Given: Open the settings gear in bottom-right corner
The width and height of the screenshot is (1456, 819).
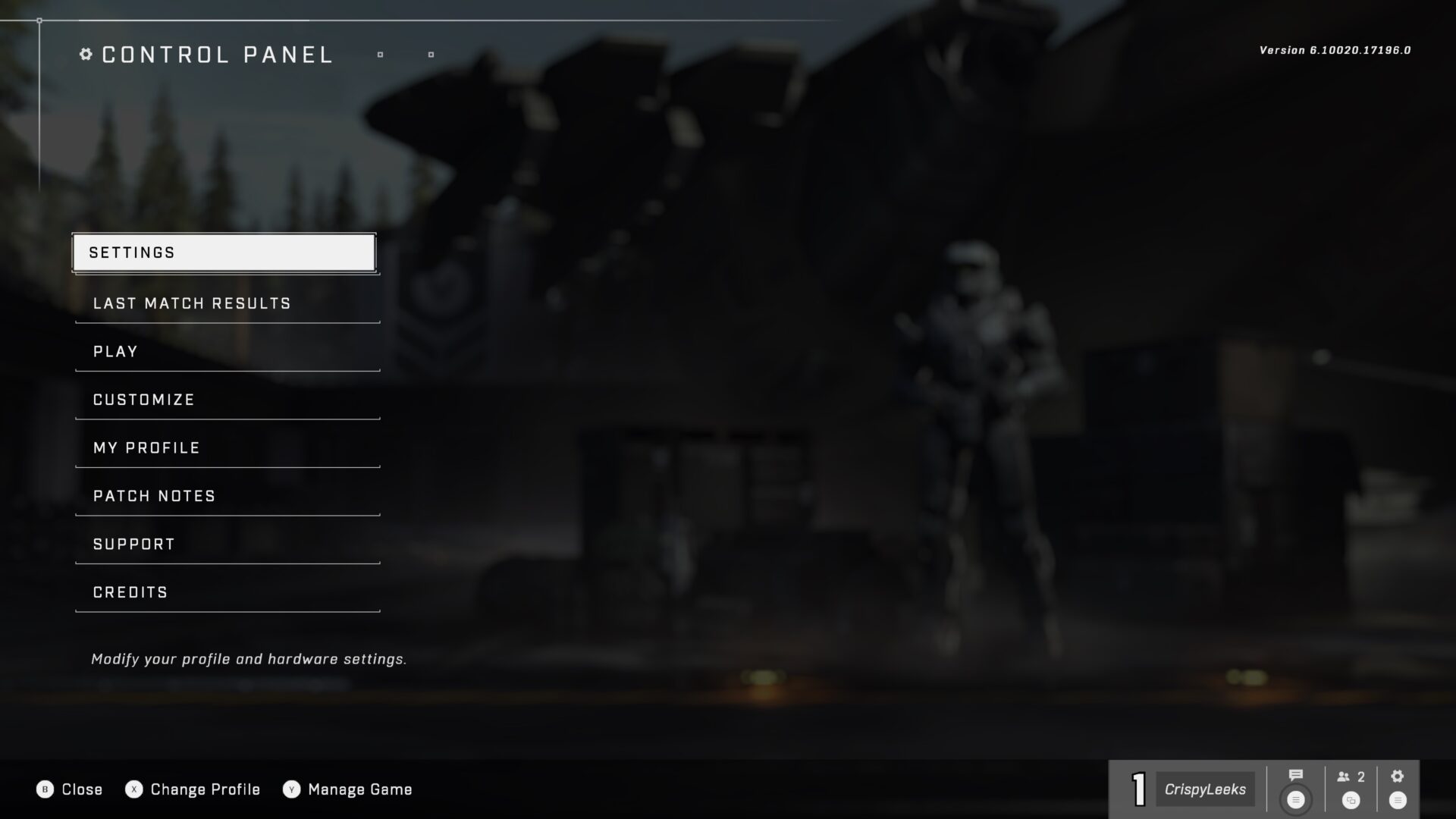Looking at the screenshot, I should point(1396,775).
